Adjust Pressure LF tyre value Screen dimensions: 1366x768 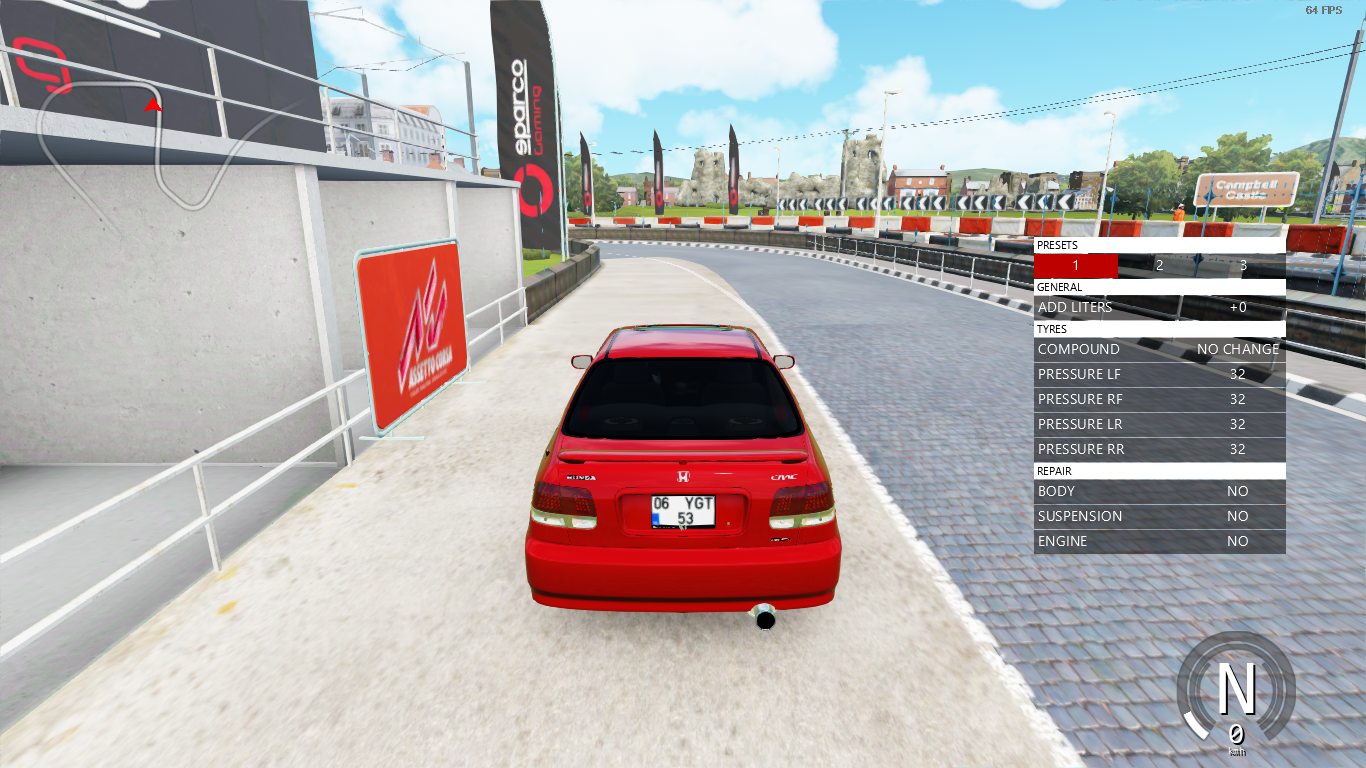point(1159,375)
